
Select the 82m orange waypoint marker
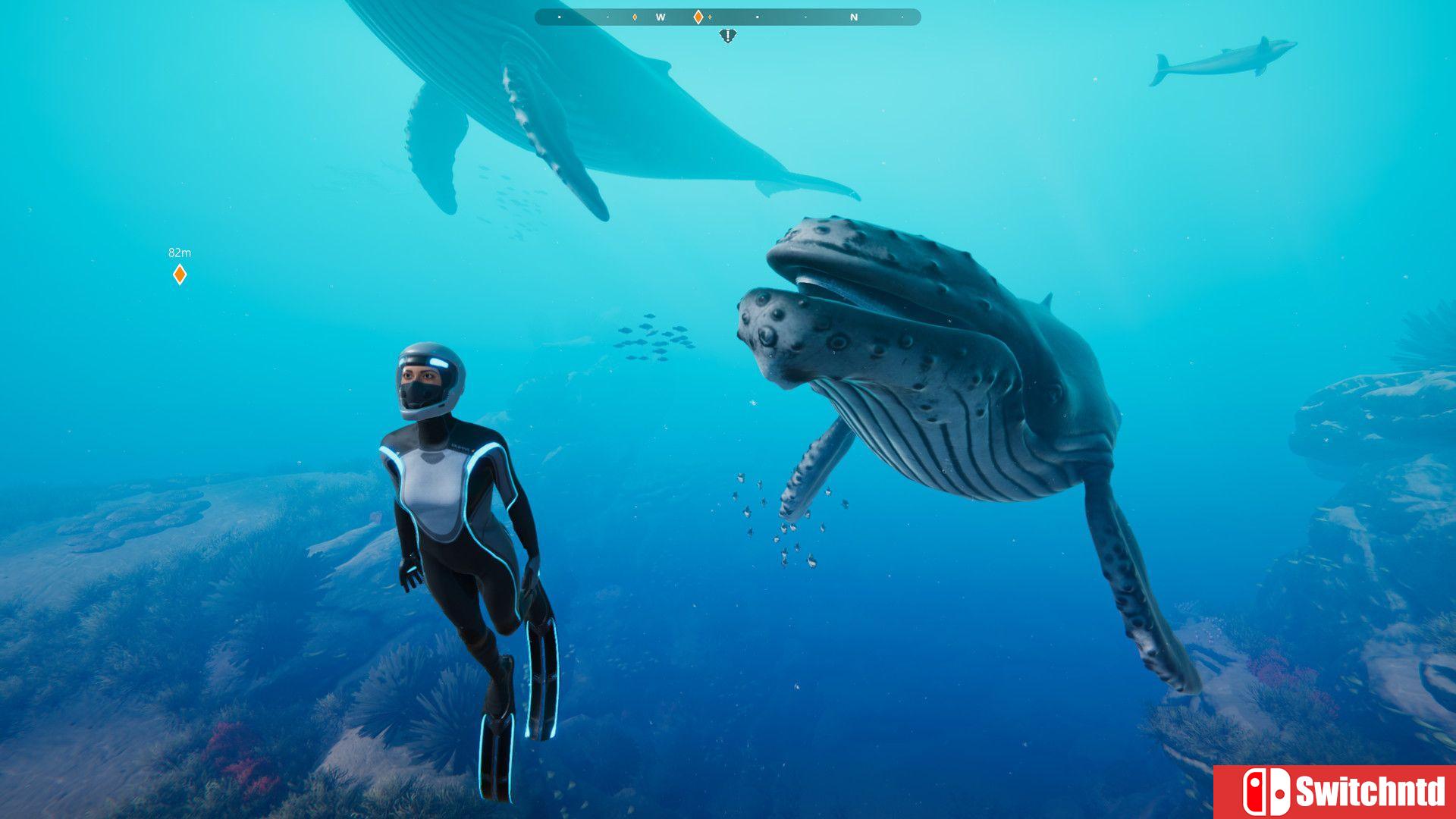[180, 274]
